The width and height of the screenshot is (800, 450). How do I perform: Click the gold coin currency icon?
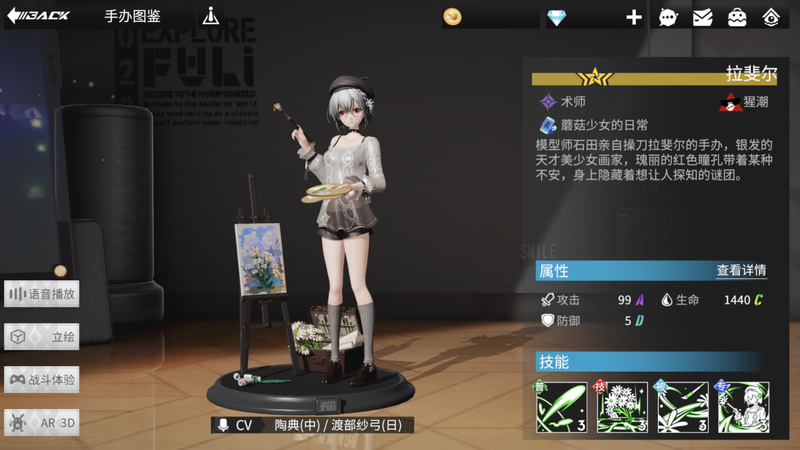pos(453,17)
